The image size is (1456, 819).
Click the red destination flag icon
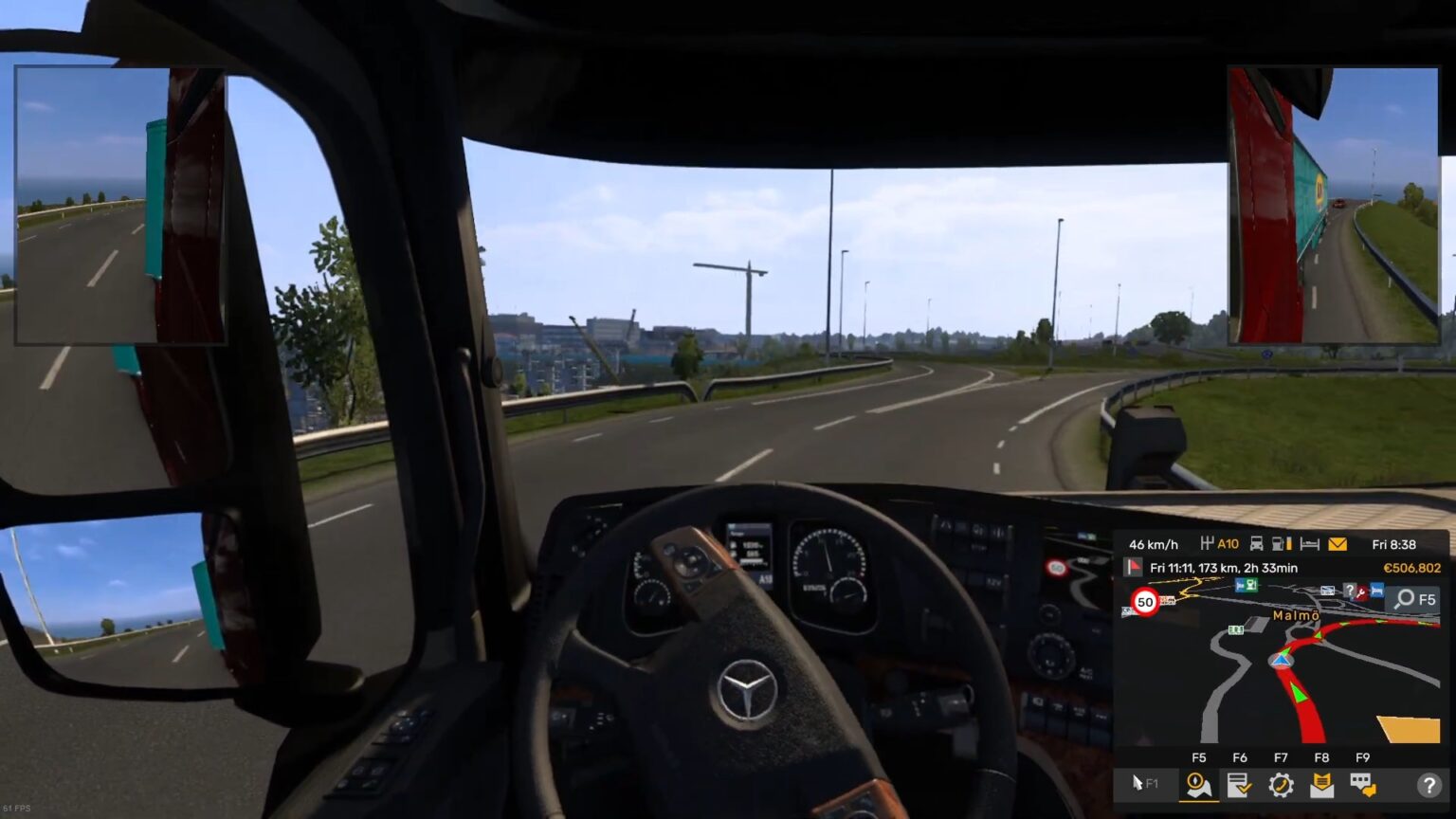click(1133, 569)
